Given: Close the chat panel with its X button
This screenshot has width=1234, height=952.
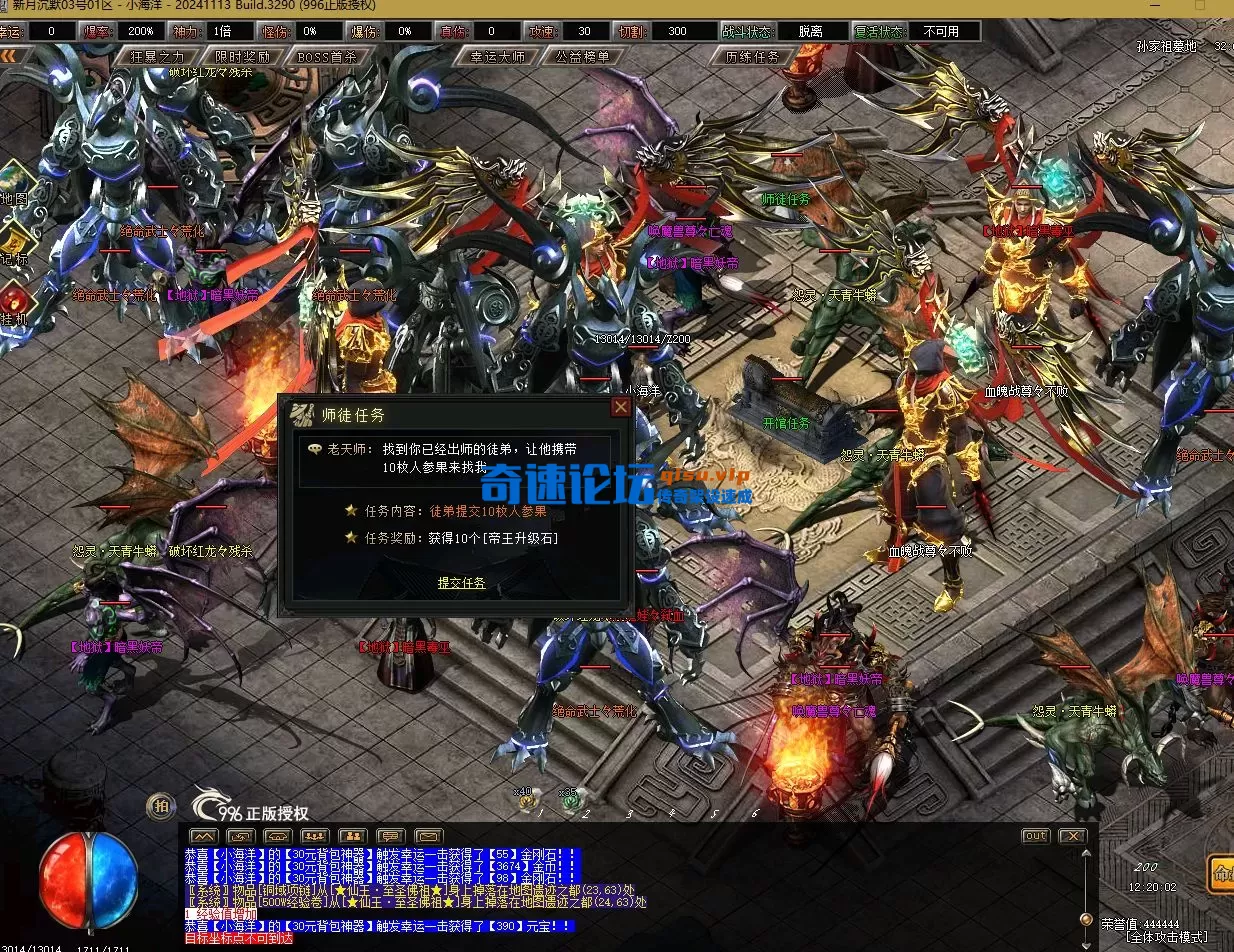Looking at the screenshot, I should pos(1072,836).
